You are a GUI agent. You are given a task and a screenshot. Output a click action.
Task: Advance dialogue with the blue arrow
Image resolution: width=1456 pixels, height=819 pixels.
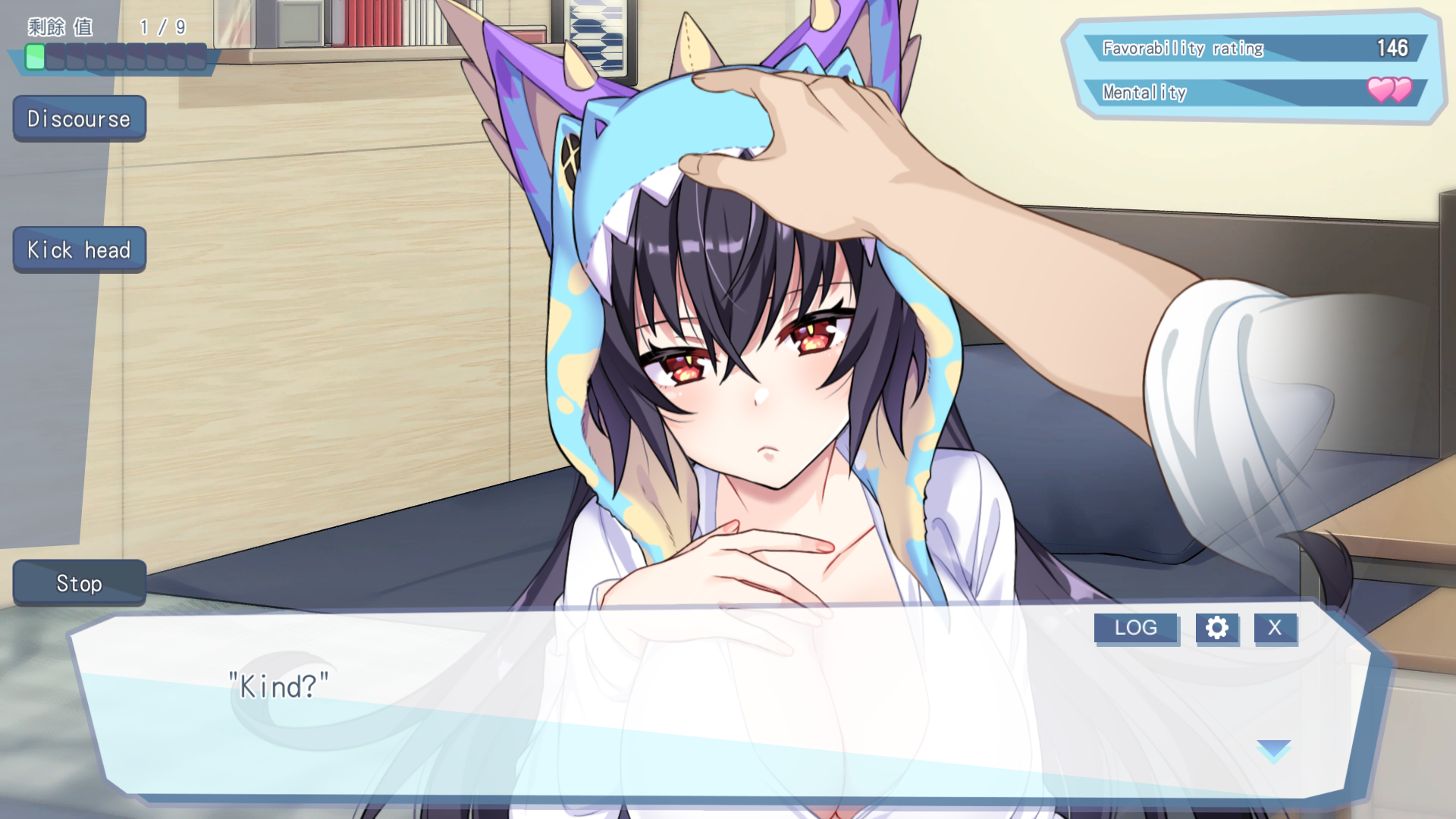tap(1273, 749)
